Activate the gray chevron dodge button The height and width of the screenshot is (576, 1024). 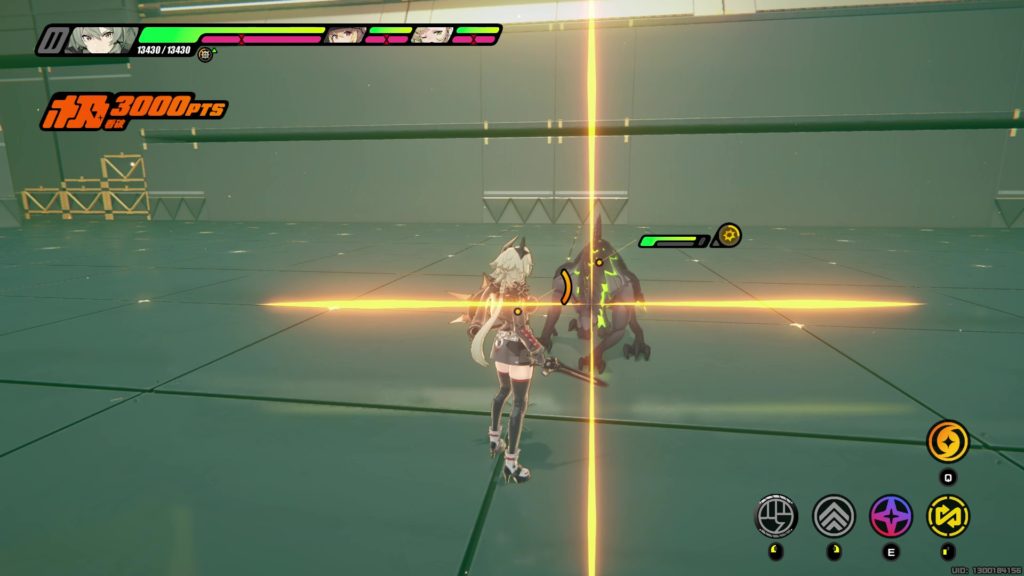[x=833, y=516]
